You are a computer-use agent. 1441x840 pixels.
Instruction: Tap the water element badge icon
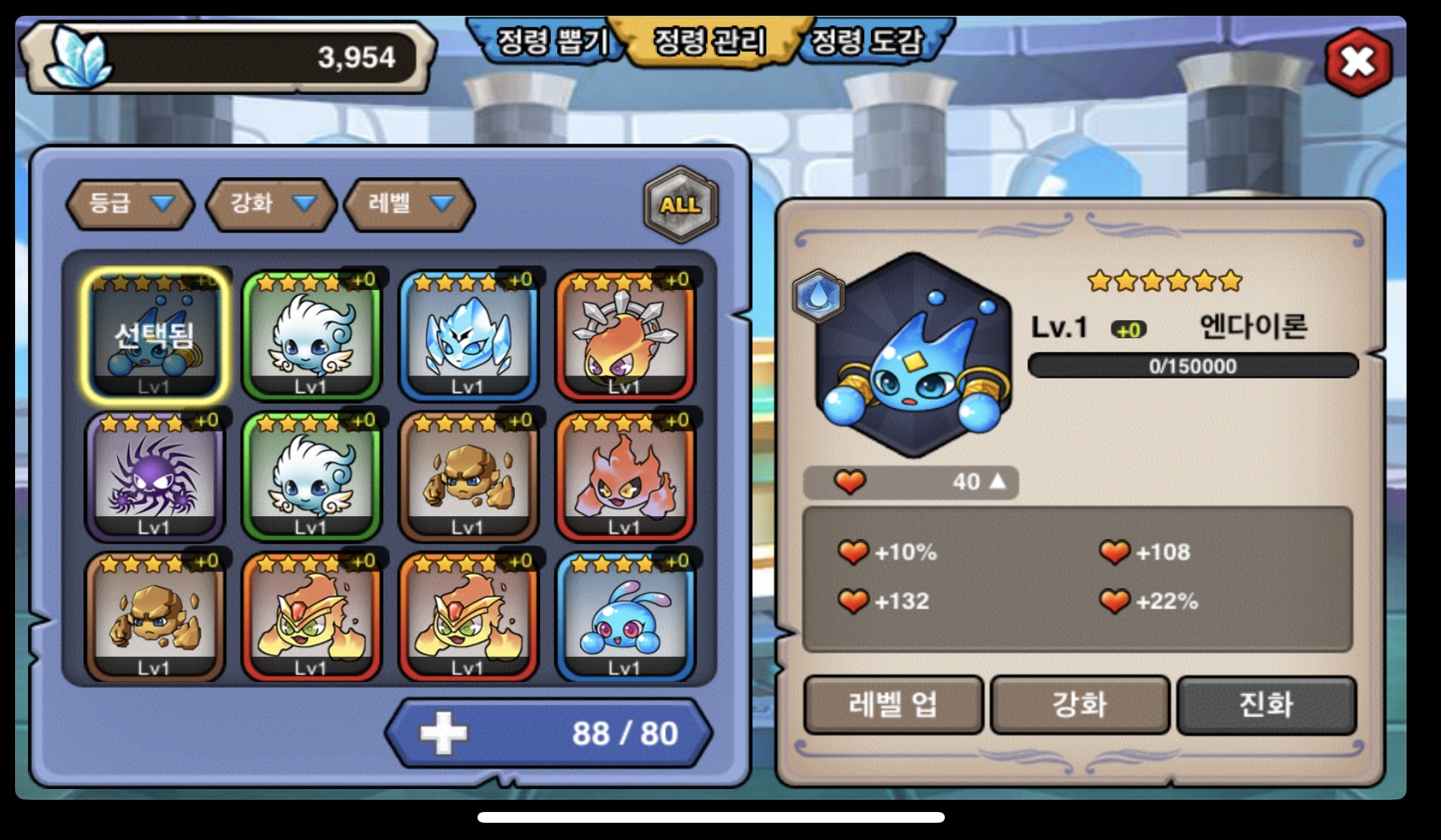click(x=818, y=295)
